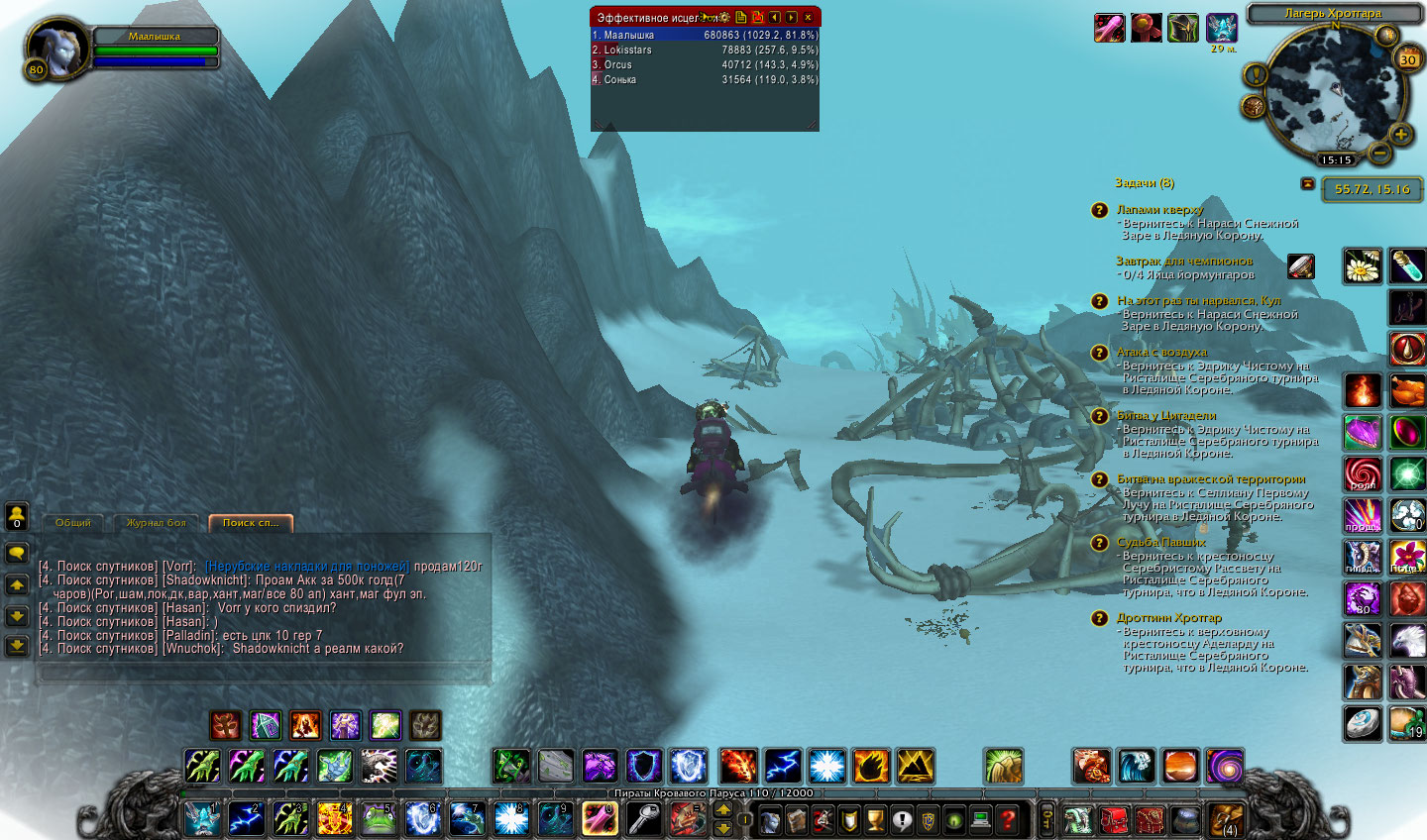Close the healing meter window

pos(809,18)
